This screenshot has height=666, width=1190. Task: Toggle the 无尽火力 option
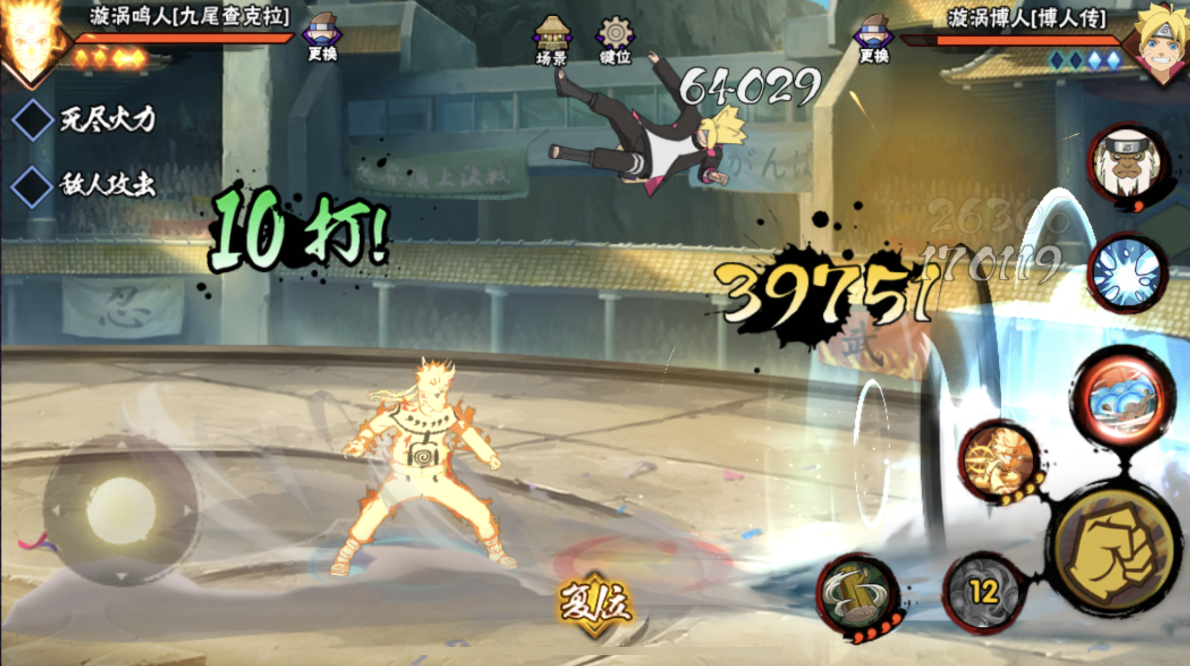[33, 120]
